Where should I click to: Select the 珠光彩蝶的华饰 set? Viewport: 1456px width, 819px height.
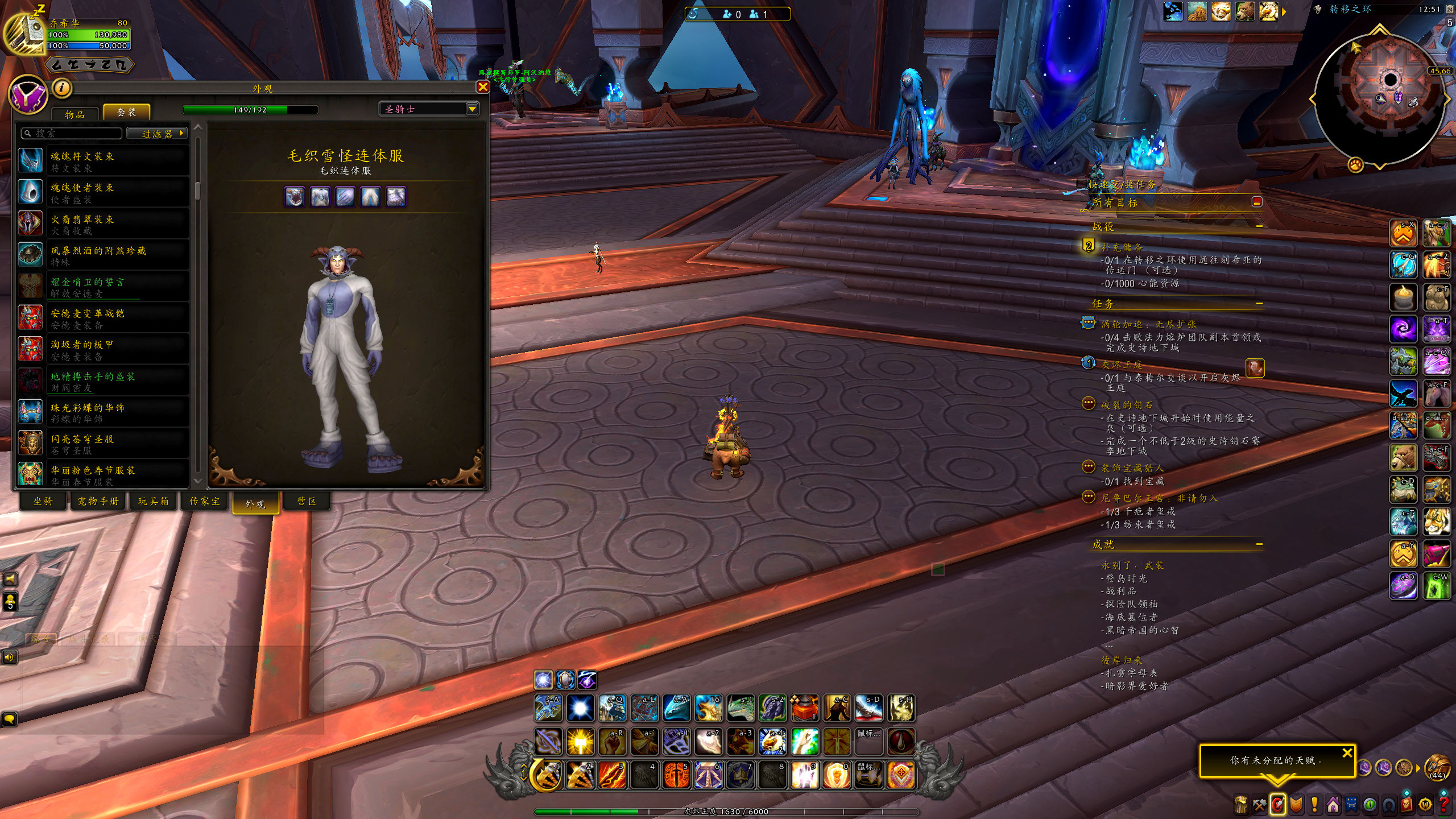click(x=103, y=412)
